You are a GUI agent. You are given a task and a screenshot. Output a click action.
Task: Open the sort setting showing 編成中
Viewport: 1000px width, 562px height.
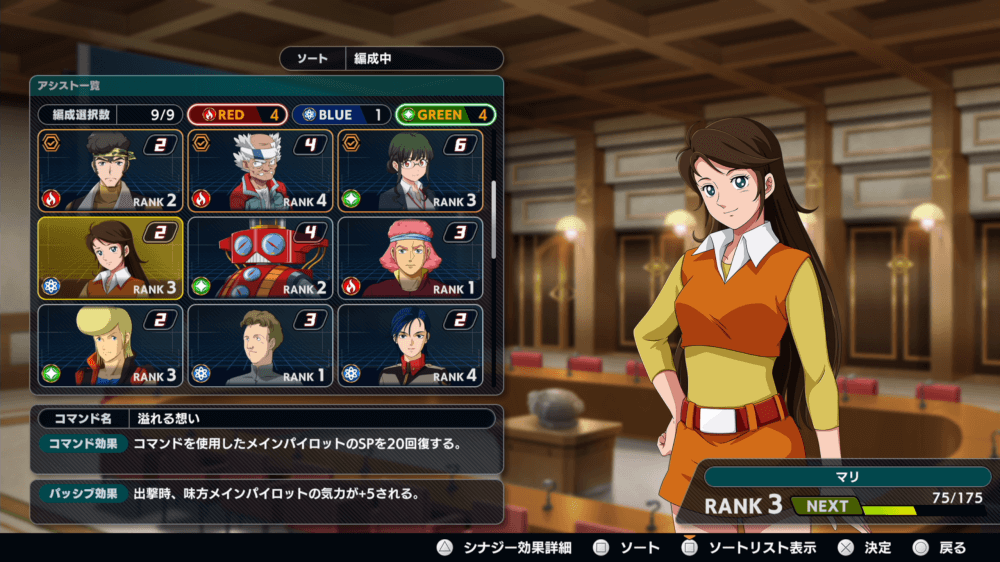click(x=390, y=59)
